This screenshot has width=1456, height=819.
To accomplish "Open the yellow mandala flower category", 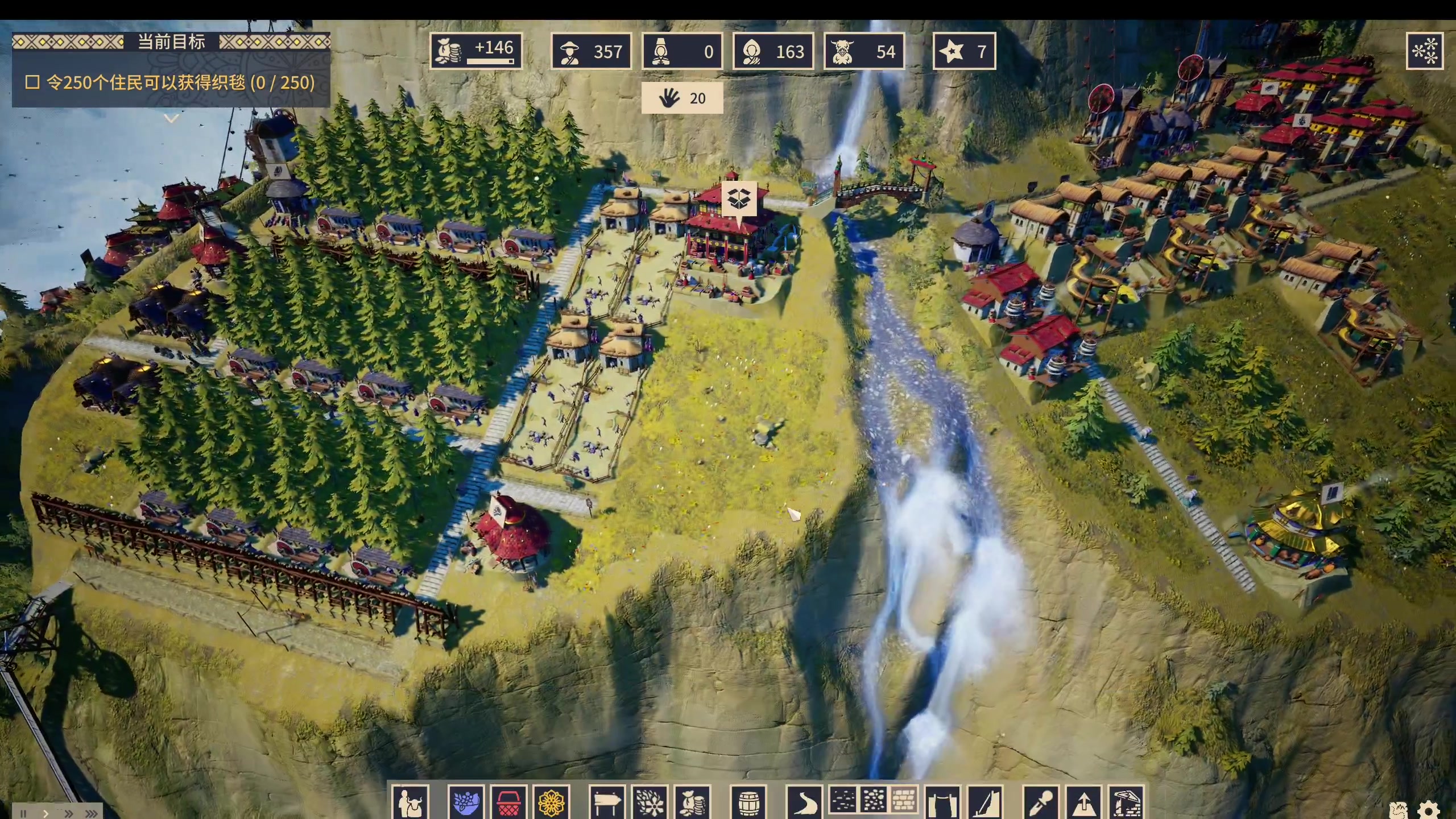I will pos(551,803).
